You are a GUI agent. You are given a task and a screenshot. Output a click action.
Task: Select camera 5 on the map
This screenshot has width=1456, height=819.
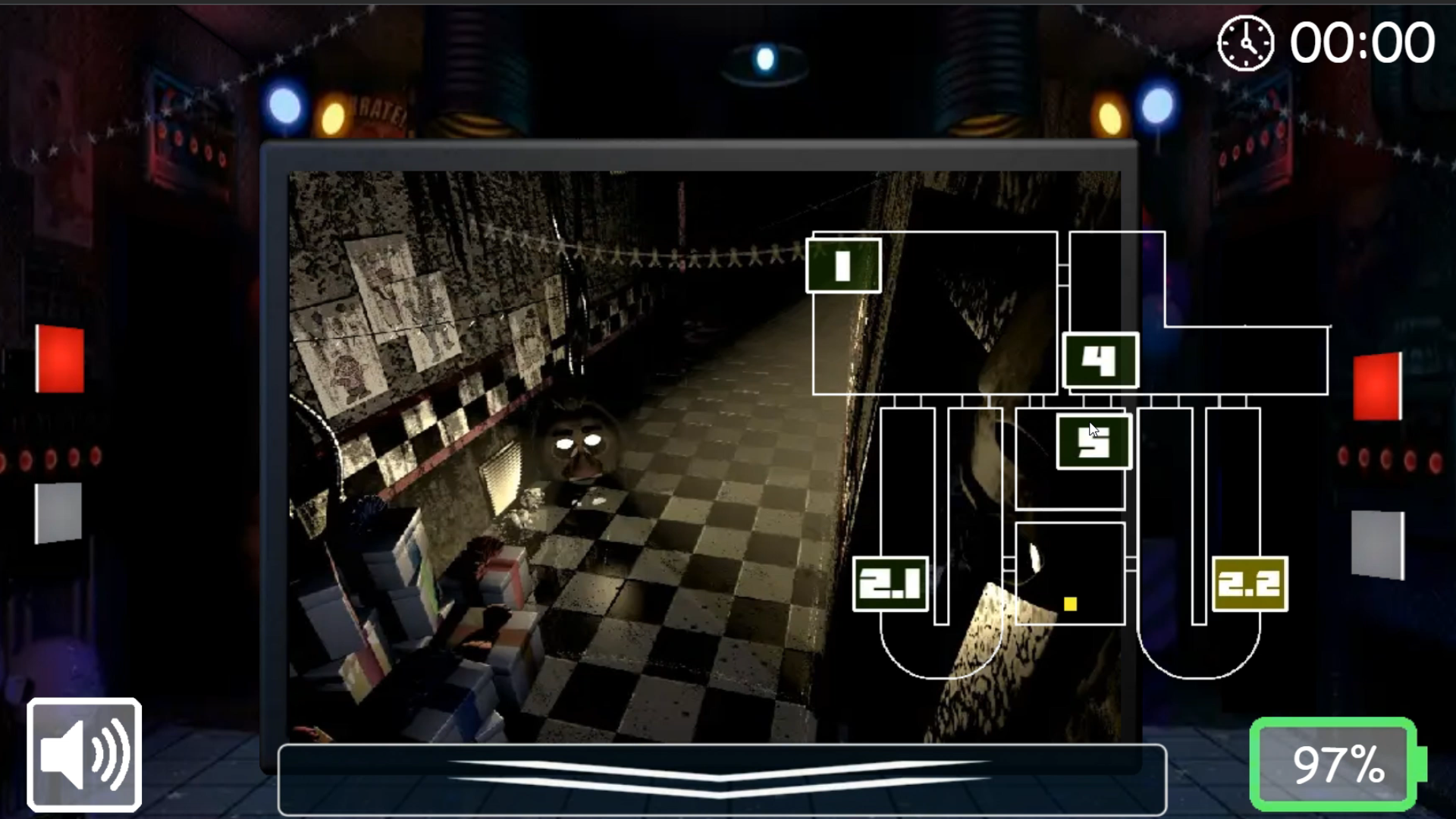click(1093, 443)
